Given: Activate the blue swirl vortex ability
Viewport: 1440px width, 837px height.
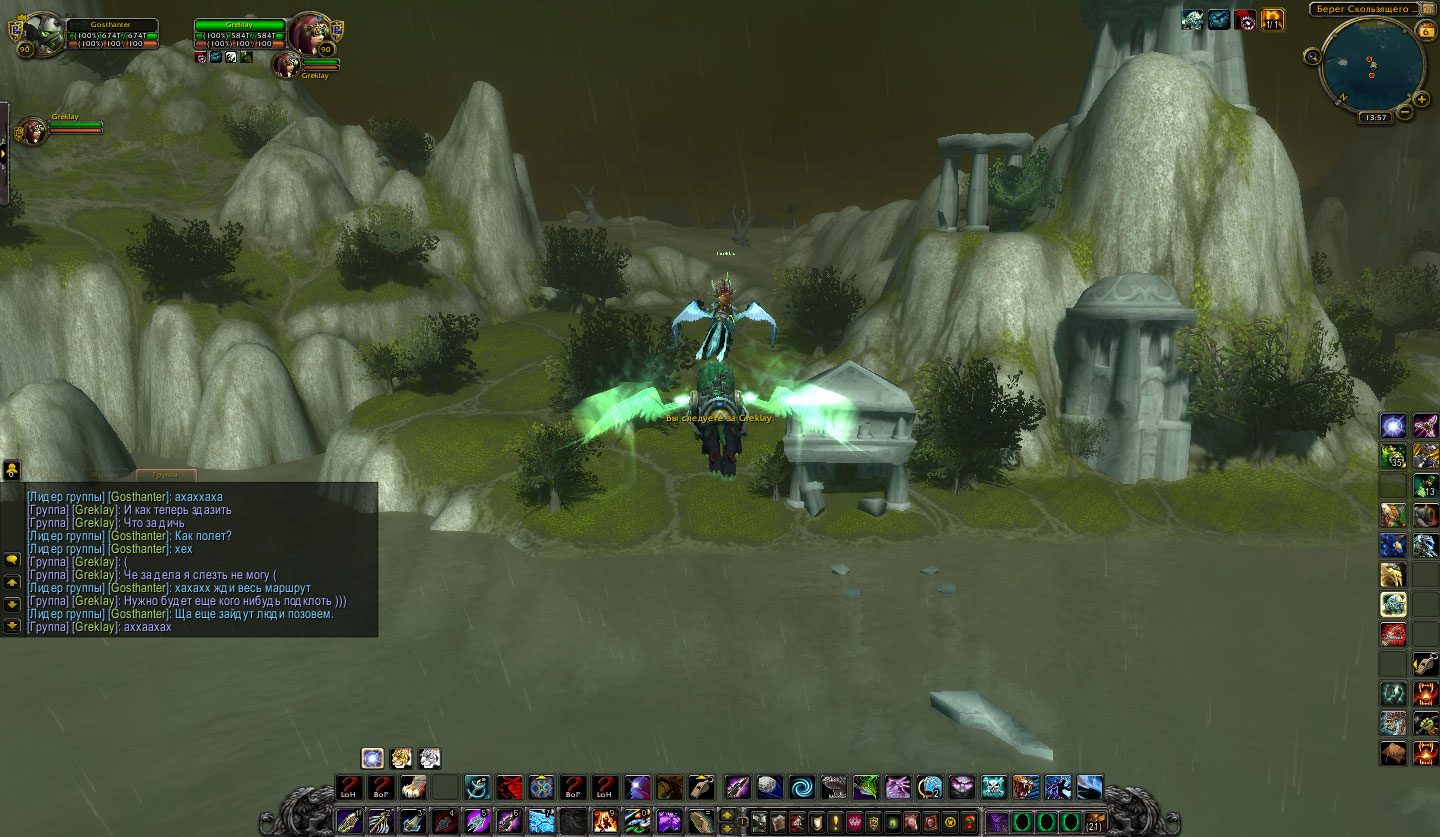Looking at the screenshot, I should 800,787.
